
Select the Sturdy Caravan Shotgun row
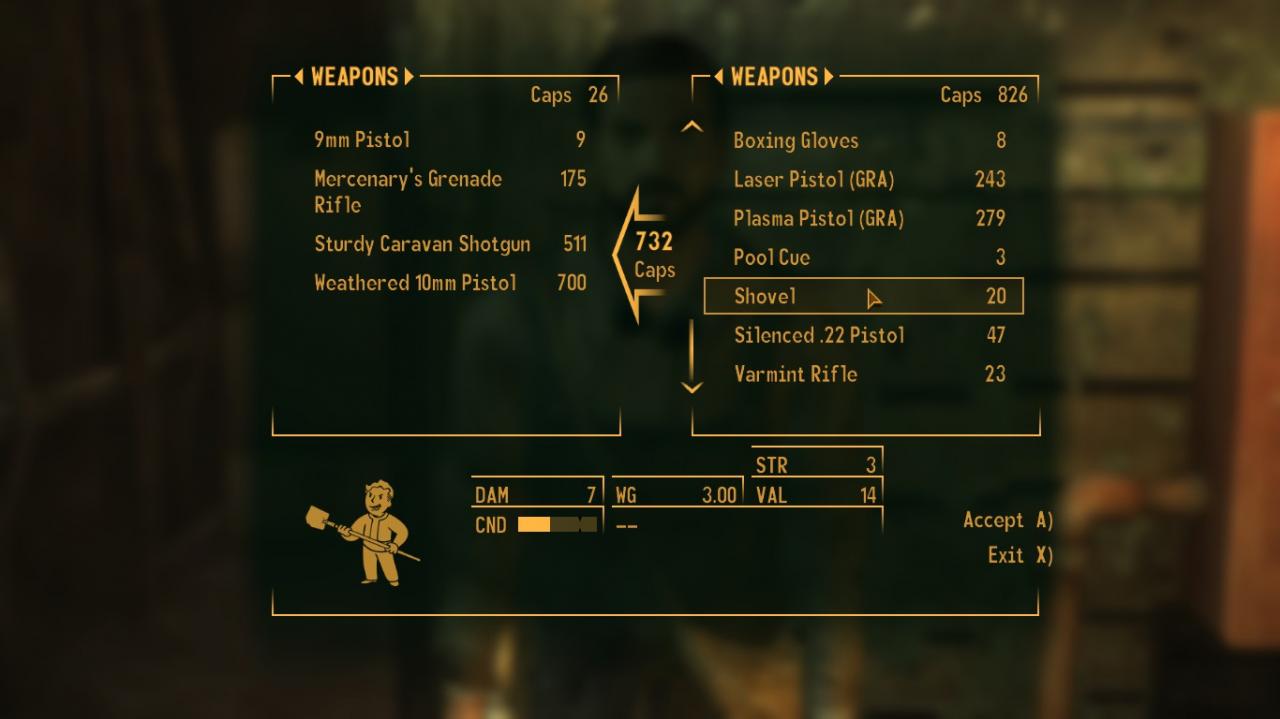click(x=422, y=244)
